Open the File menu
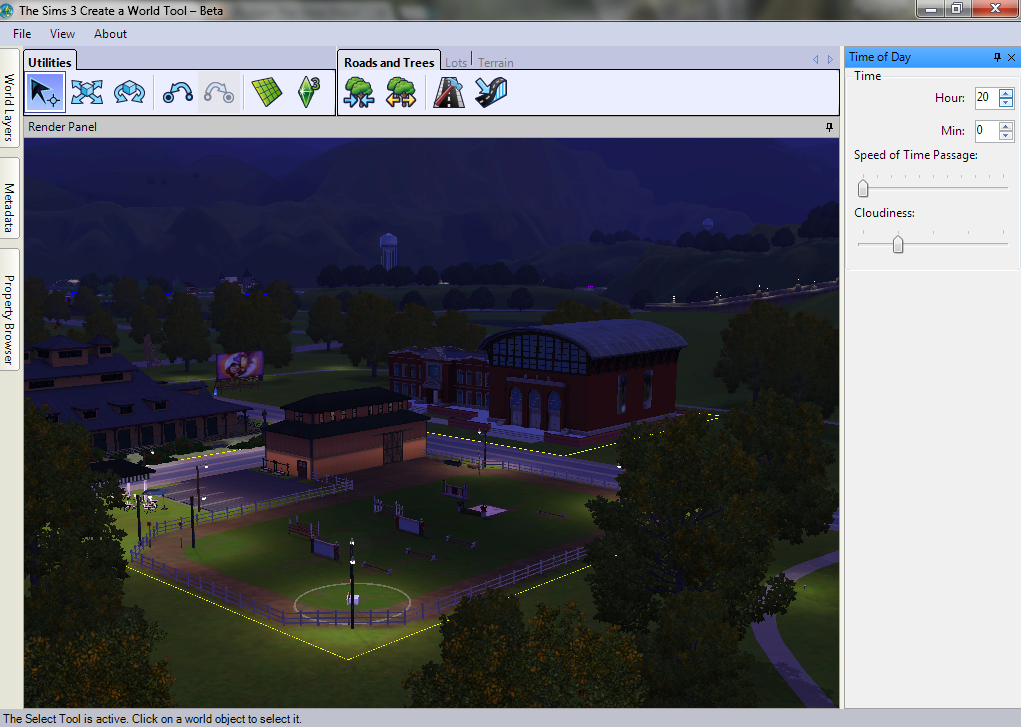The height and width of the screenshot is (727, 1021). [x=22, y=34]
